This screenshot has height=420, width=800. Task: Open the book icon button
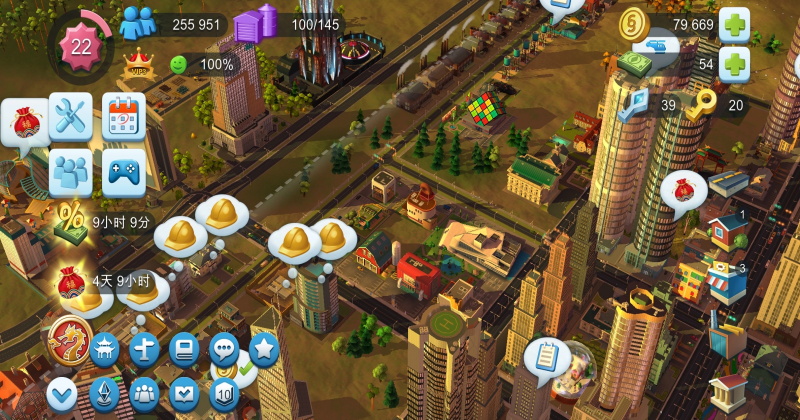click(x=184, y=350)
